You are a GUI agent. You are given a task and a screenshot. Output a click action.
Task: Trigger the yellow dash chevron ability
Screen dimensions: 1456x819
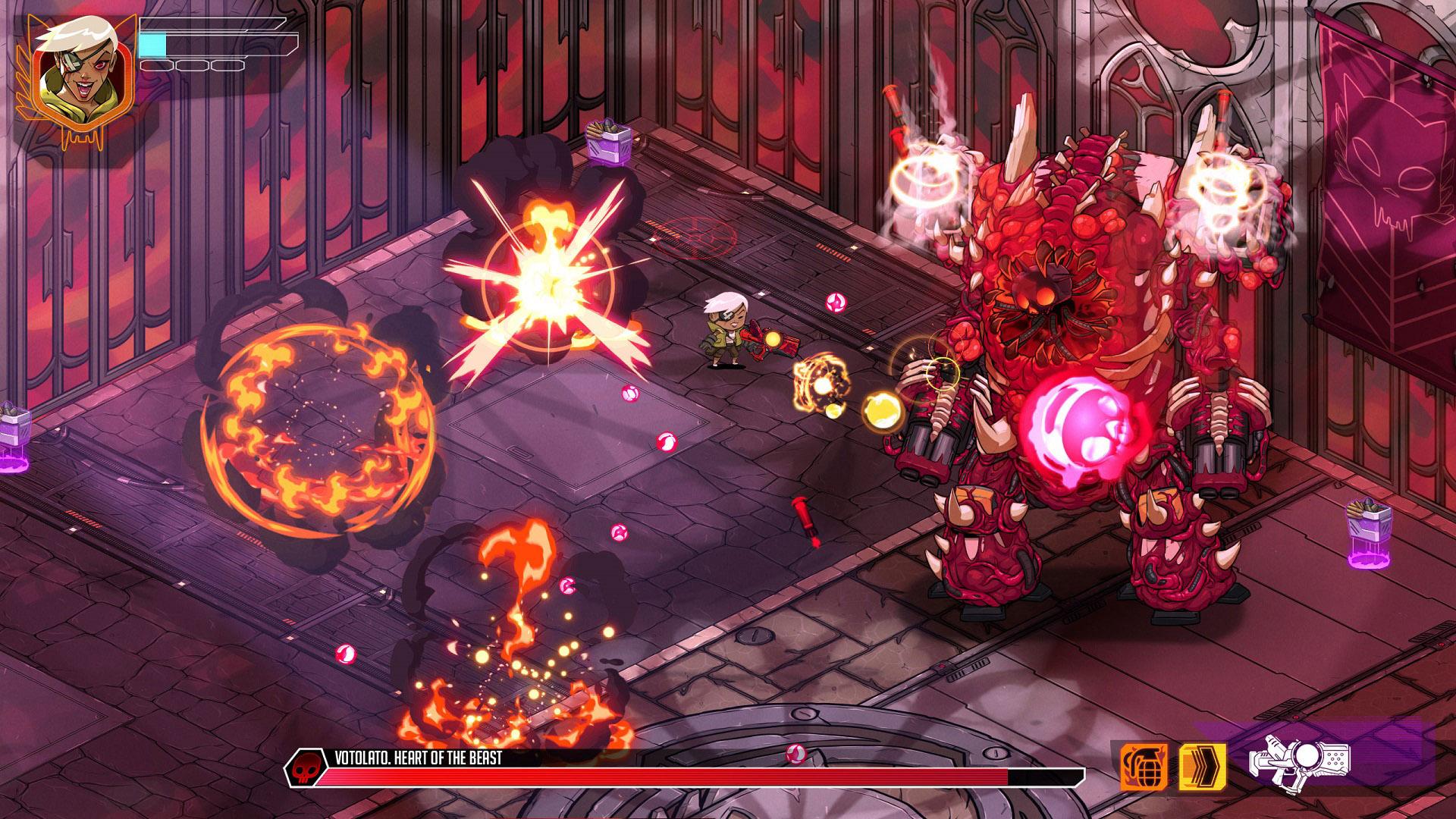pos(1202,767)
